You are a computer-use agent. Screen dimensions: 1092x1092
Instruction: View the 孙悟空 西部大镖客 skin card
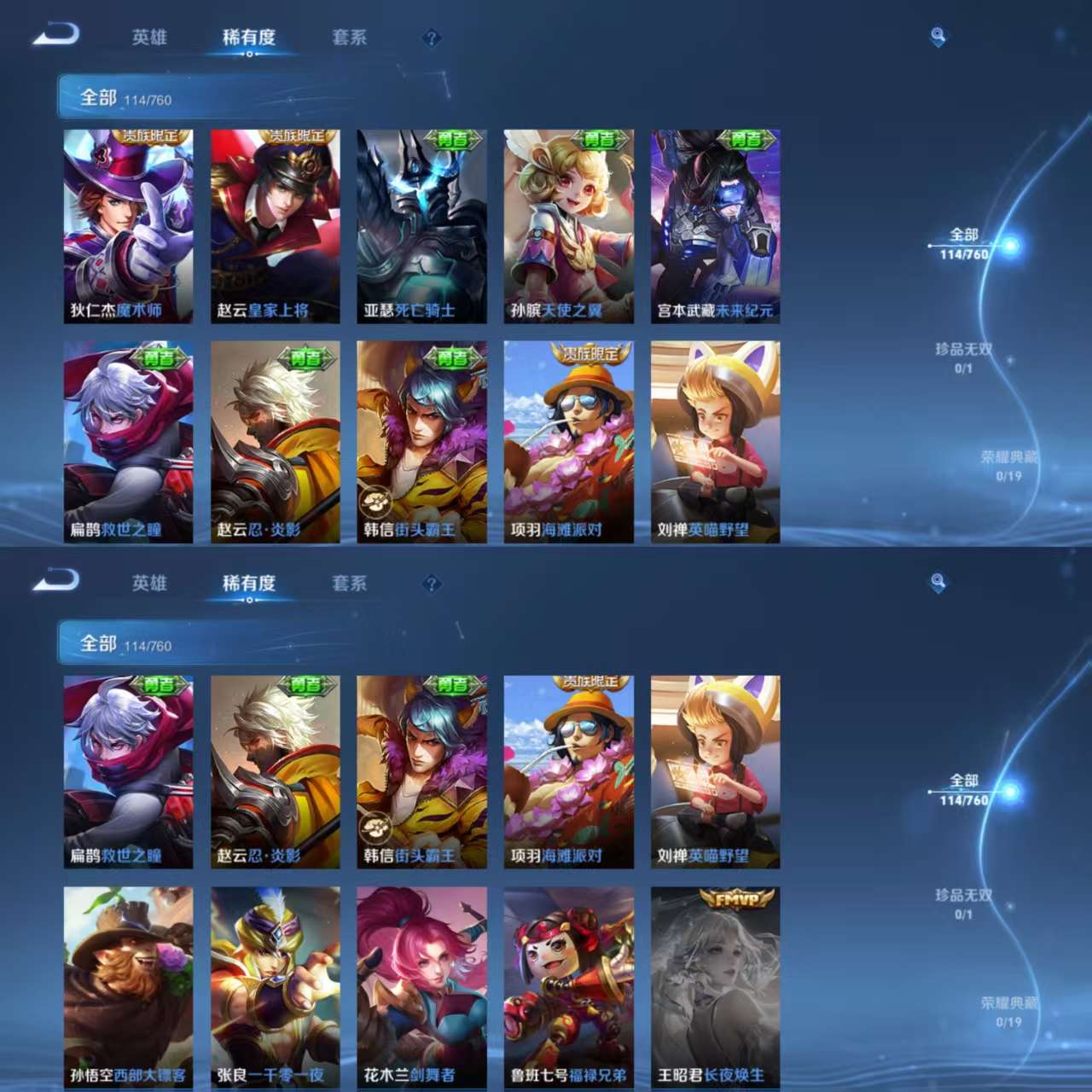pyautogui.click(x=128, y=987)
